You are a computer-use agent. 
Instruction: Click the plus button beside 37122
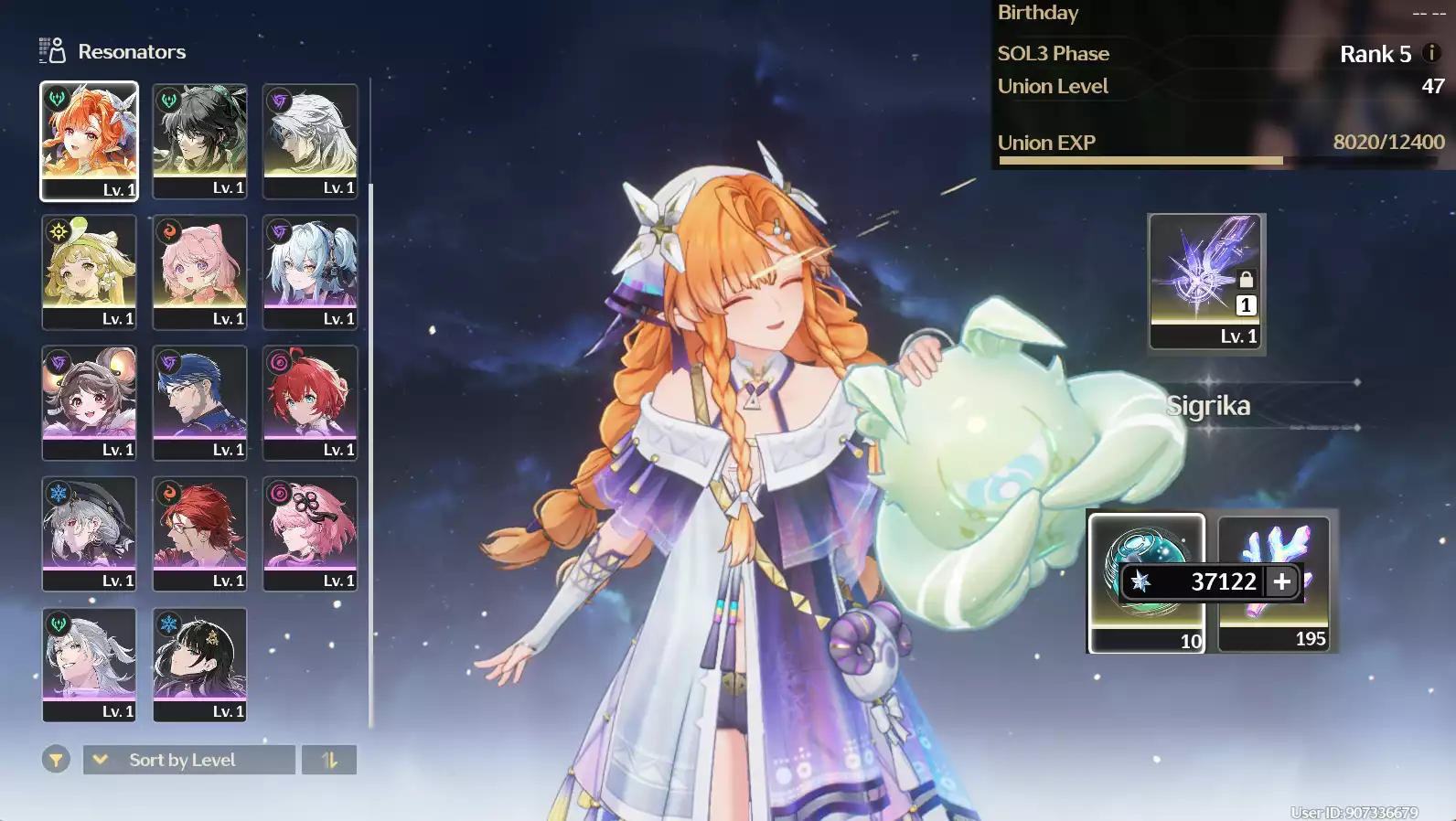coord(1282,581)
